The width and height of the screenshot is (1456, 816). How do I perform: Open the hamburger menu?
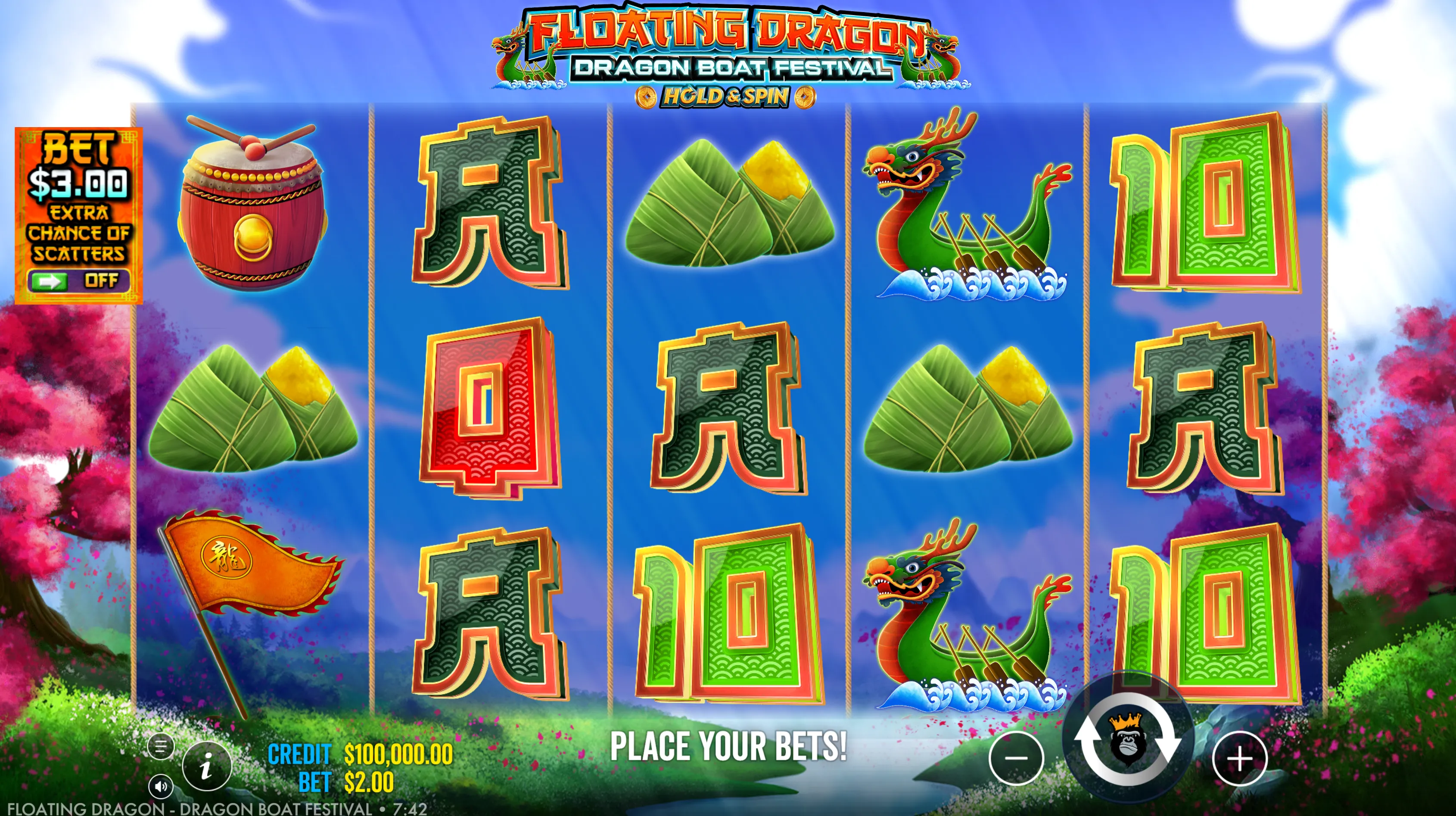pos(161,747)
